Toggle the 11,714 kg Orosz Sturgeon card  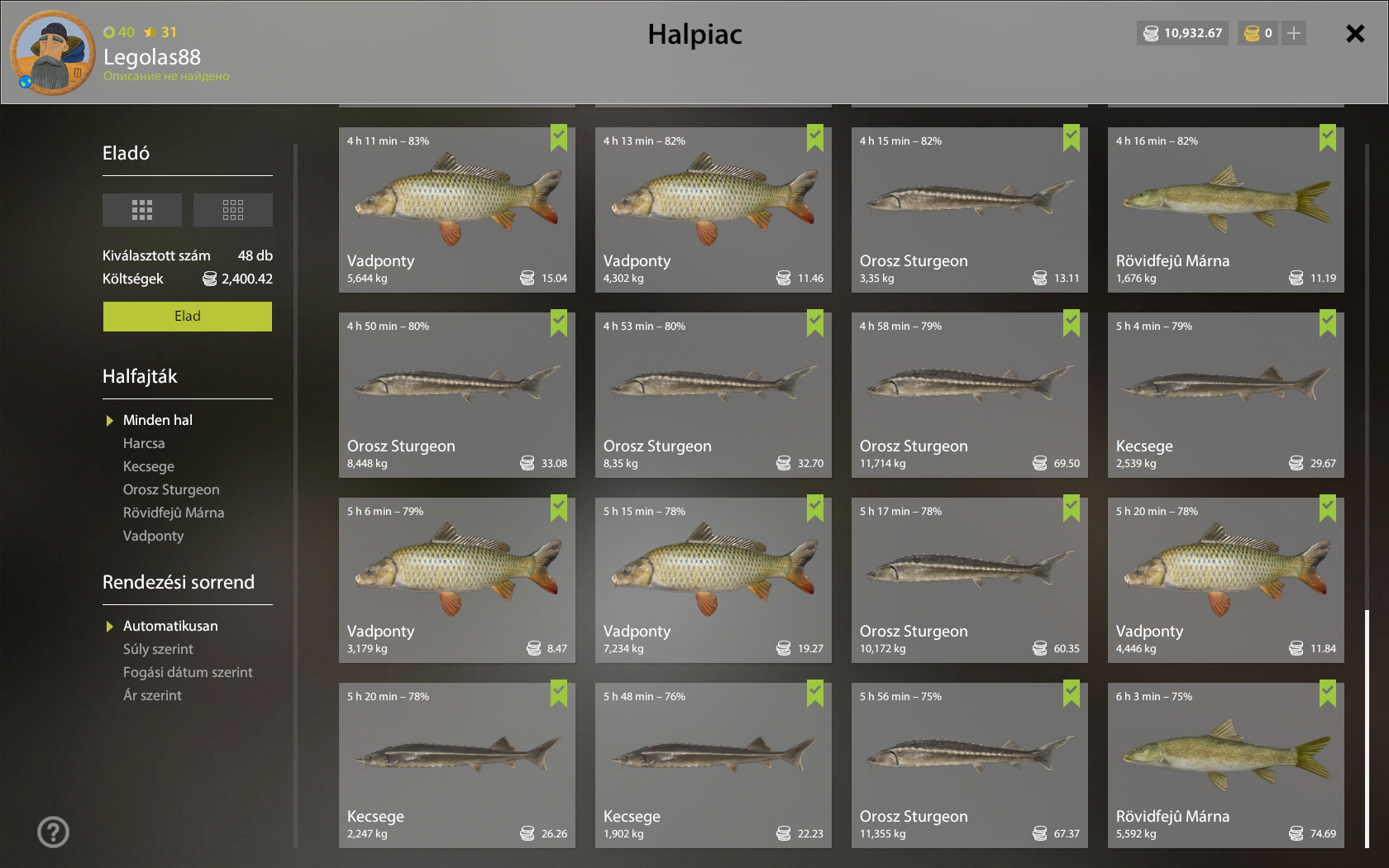[969, 395]
